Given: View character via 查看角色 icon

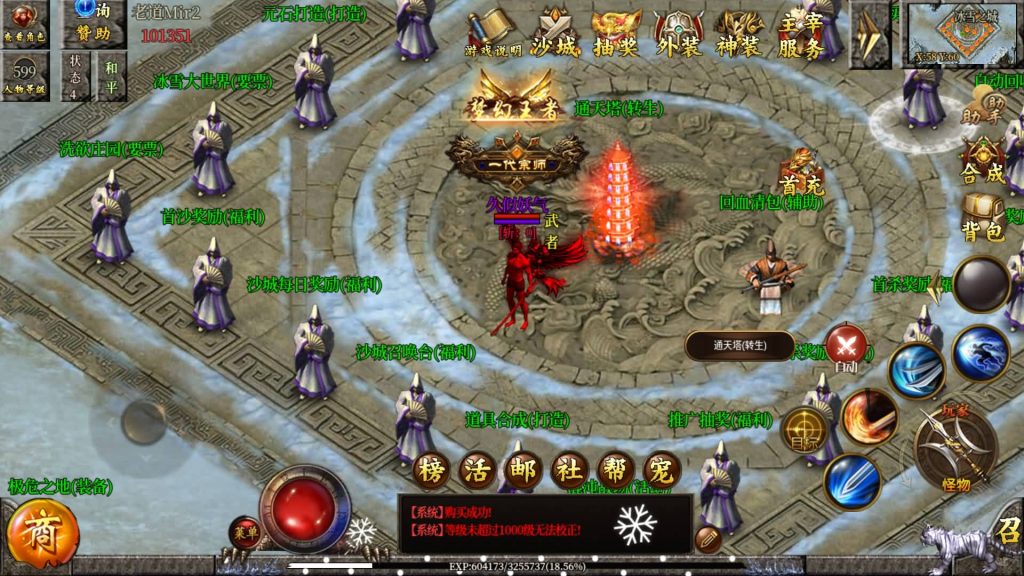Looking at the screenshot, I should coord(25,23).
